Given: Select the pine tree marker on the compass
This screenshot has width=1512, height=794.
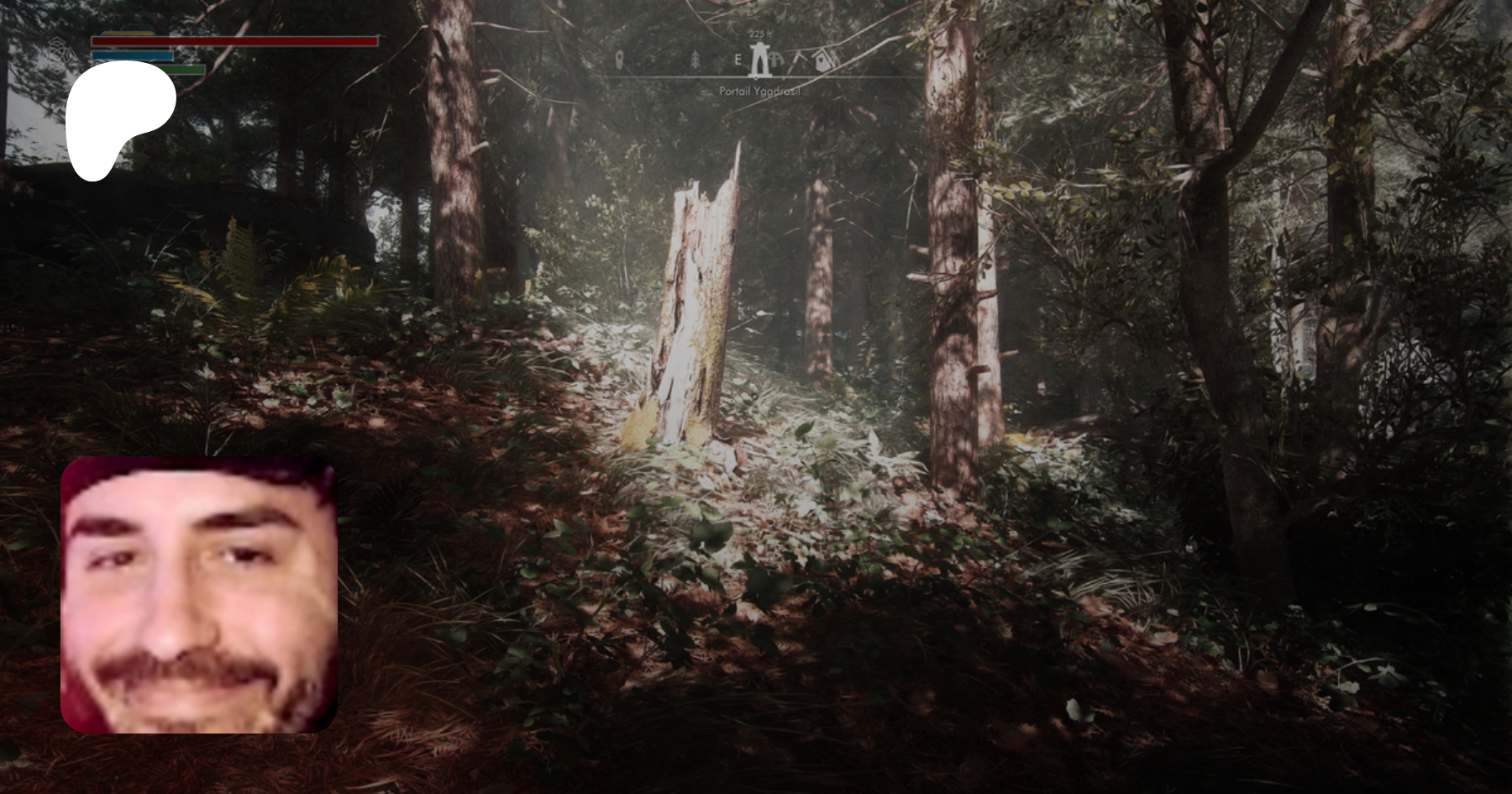Looking at the screenshot, I should coord(695,60).
